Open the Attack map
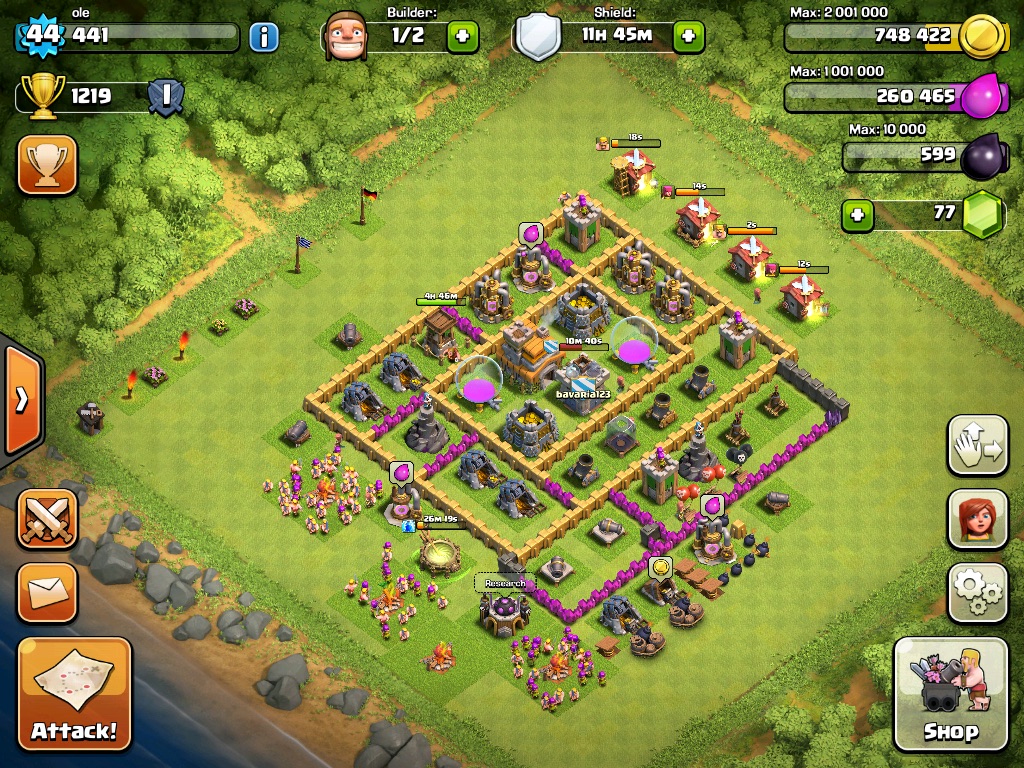The width and height of the screenshot is (1024, 768). (x=74, y=694)
